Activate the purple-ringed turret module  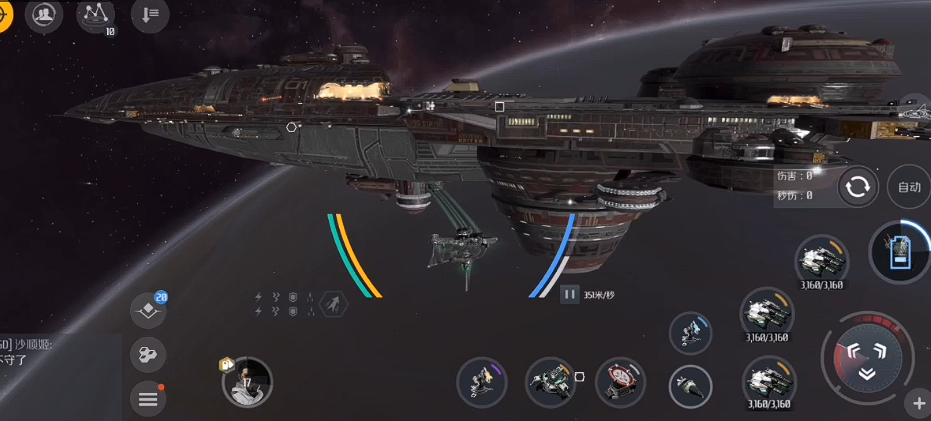click(x=481, y=381)
